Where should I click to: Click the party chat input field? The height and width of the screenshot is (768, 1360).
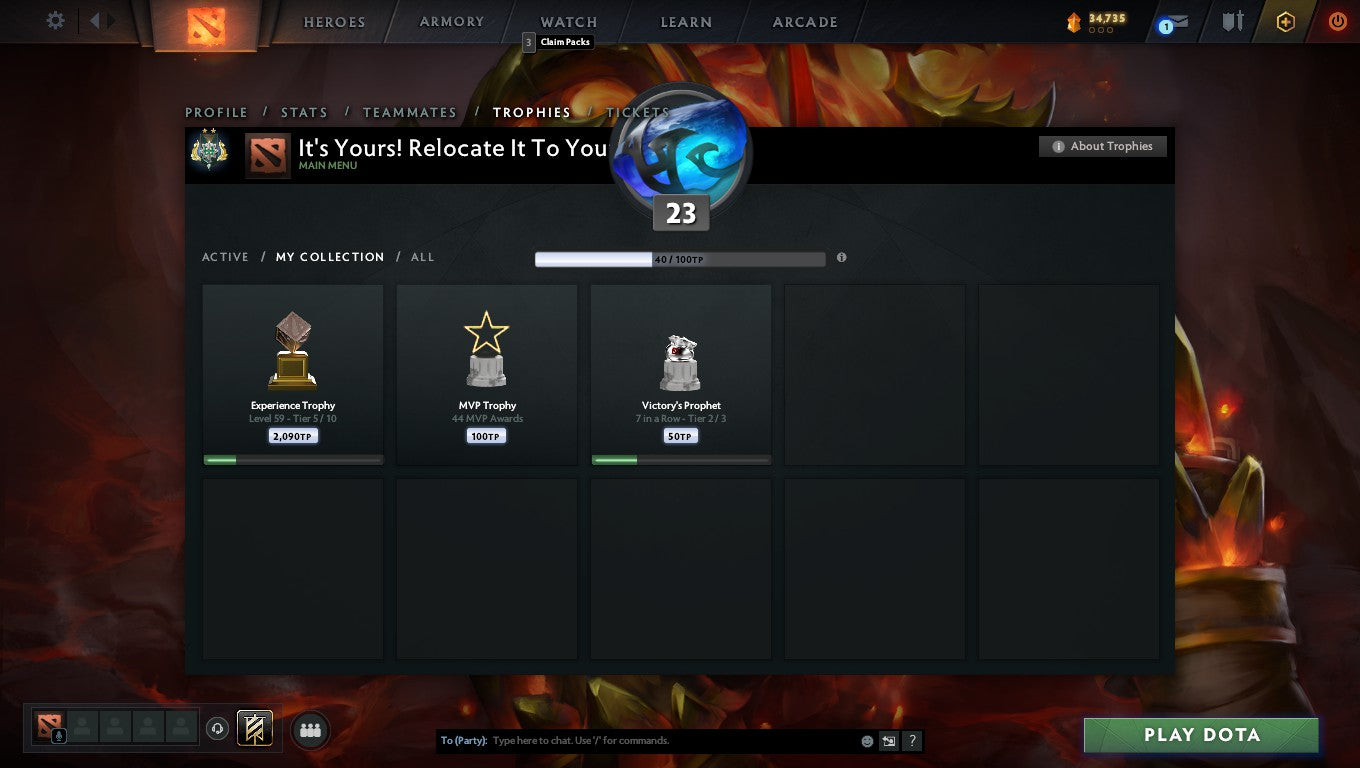(x=650, y=740)
